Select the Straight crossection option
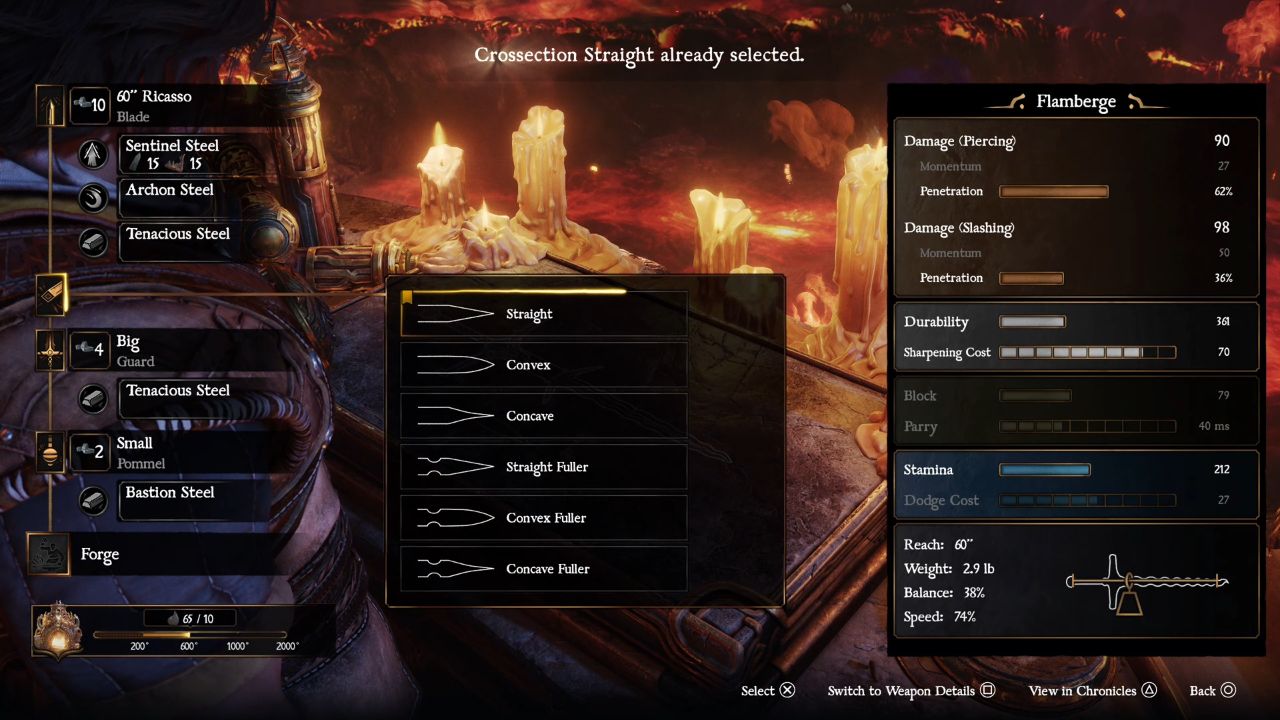The height and width of the screenshot is (720, 1280). [543, 314]
